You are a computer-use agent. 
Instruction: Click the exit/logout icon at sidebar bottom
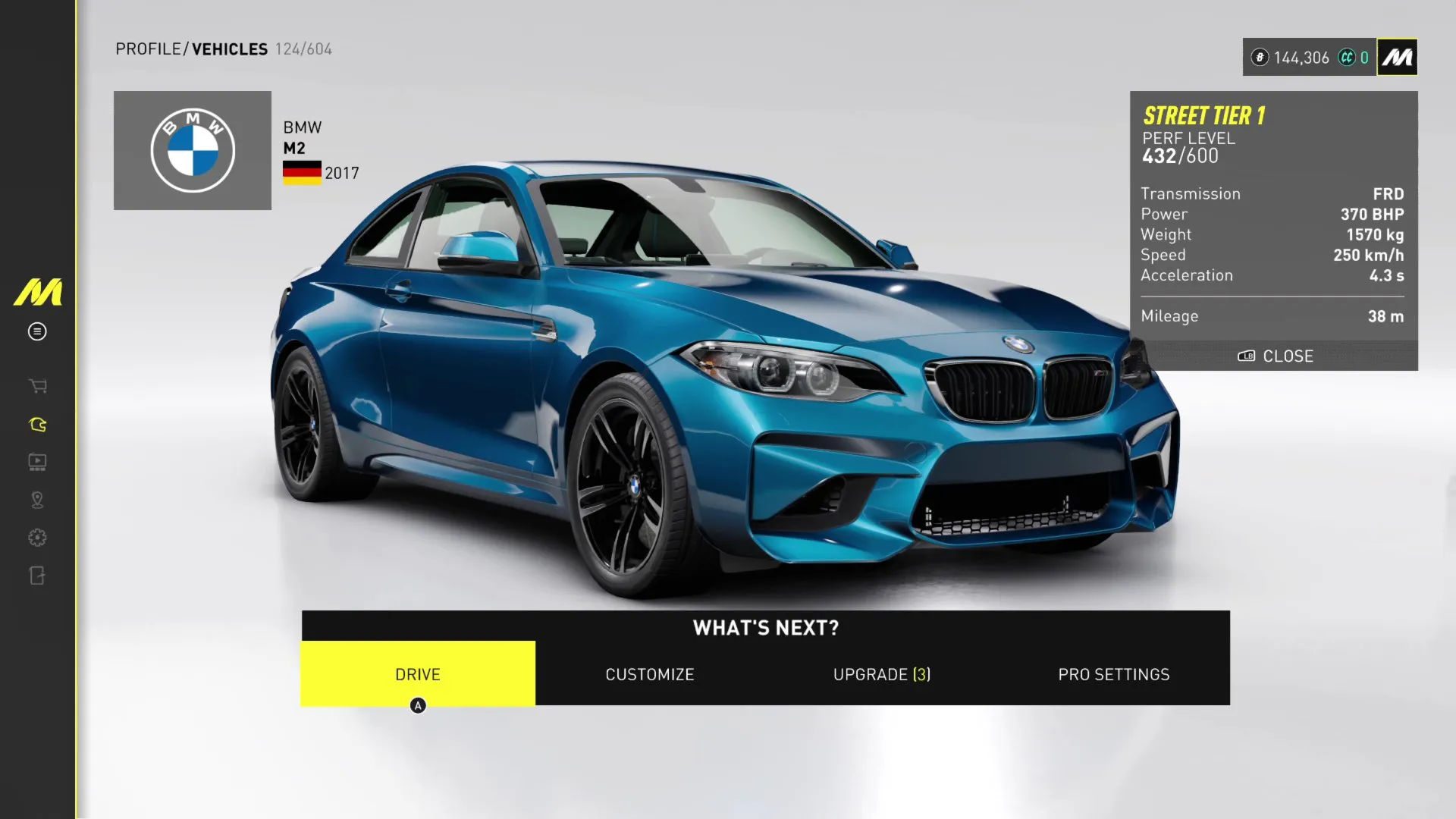coord(36,576)
